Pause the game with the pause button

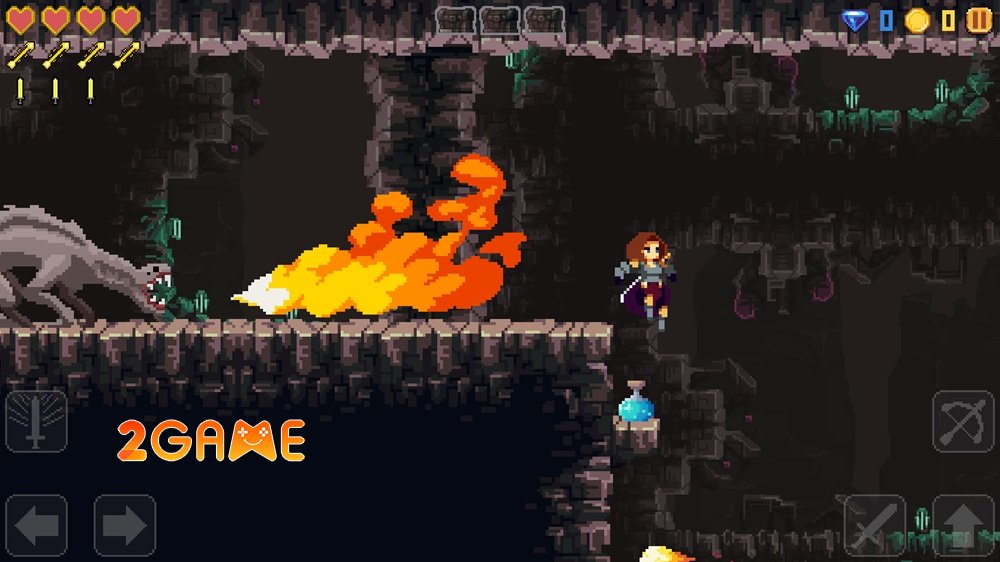pos(979,20)
